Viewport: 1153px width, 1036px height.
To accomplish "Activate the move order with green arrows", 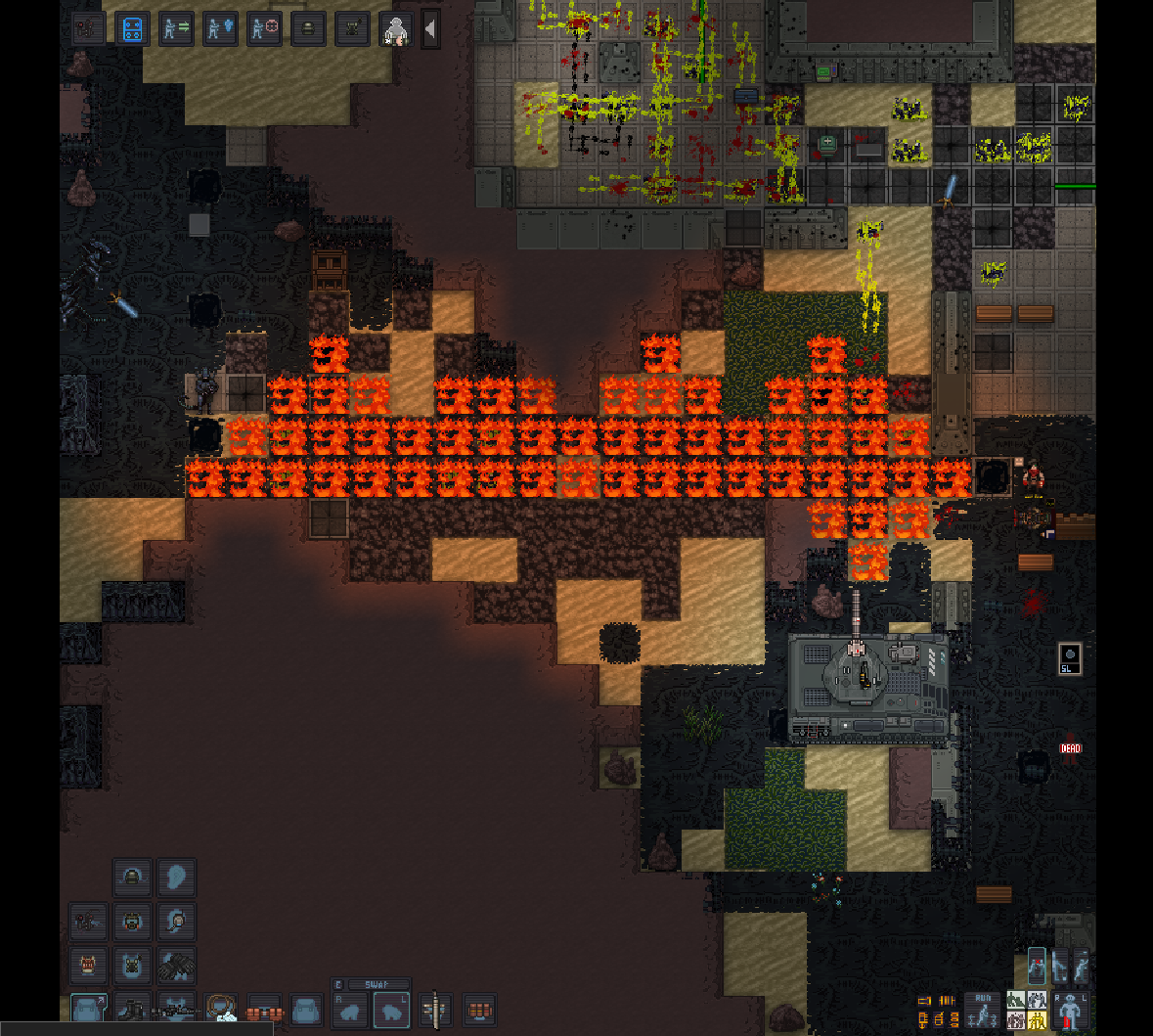I will pyautogui.click(x=176, y=28).
